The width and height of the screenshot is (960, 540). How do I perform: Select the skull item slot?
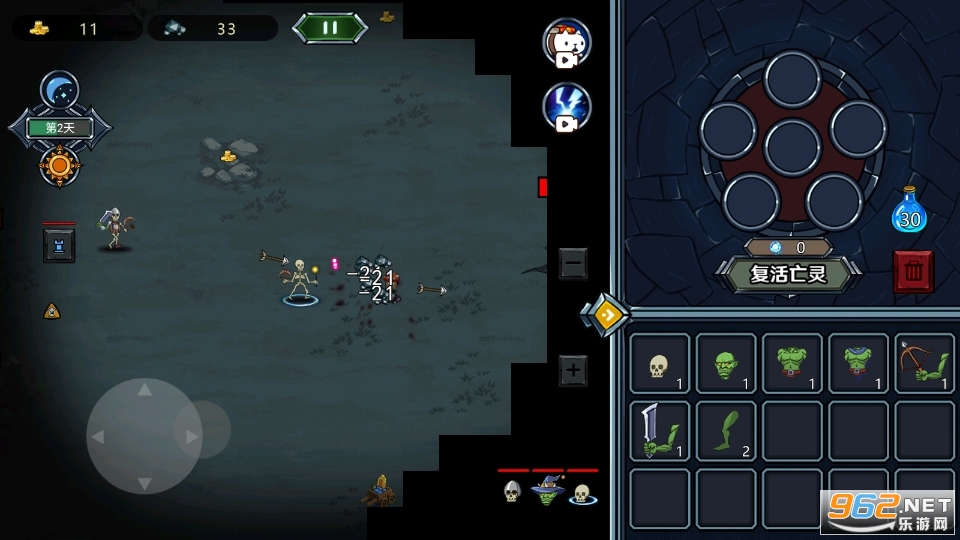(x=659, y=363)
